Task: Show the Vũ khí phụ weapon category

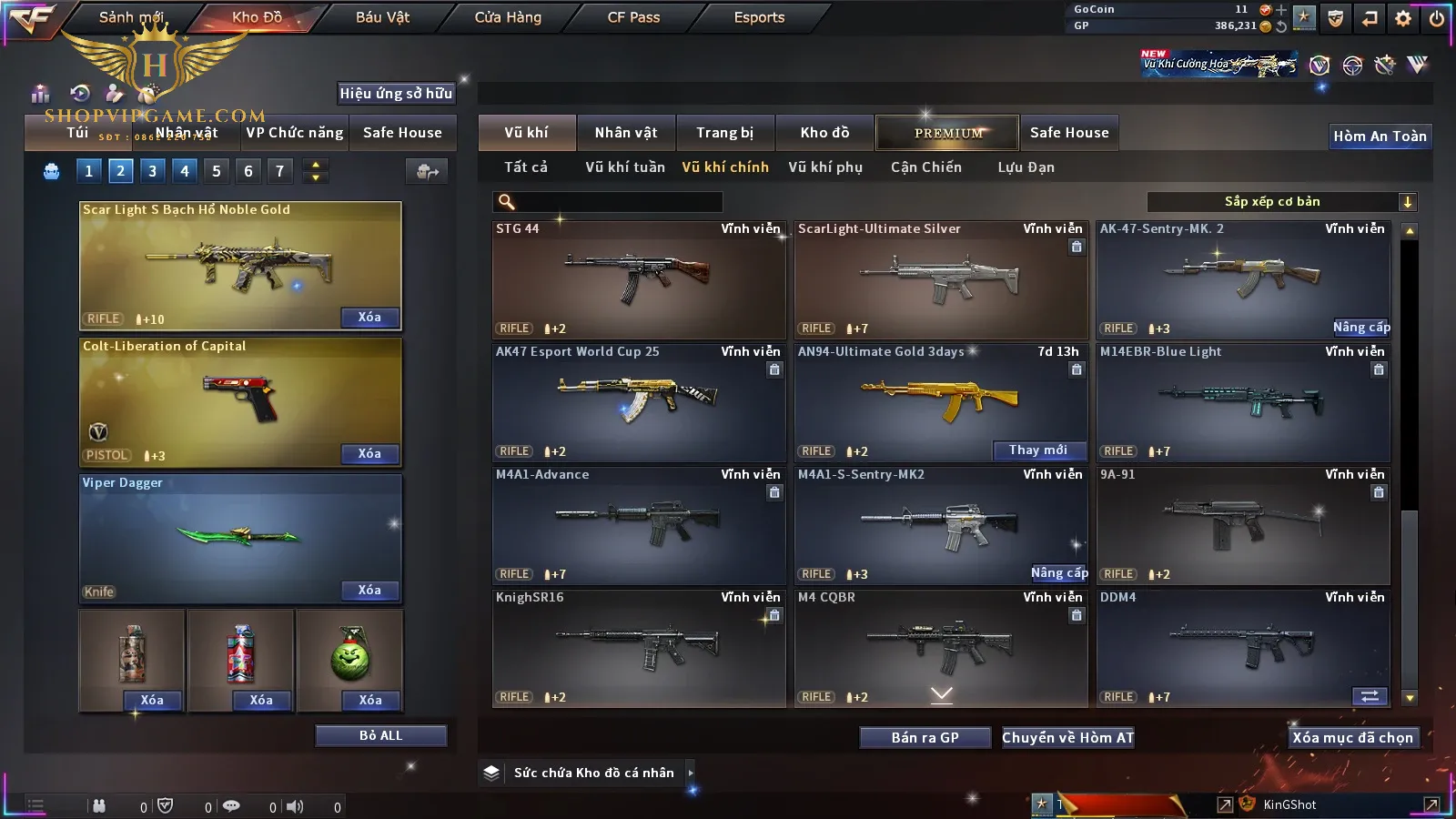Action: pyautogui.click(x=824, y=167)
